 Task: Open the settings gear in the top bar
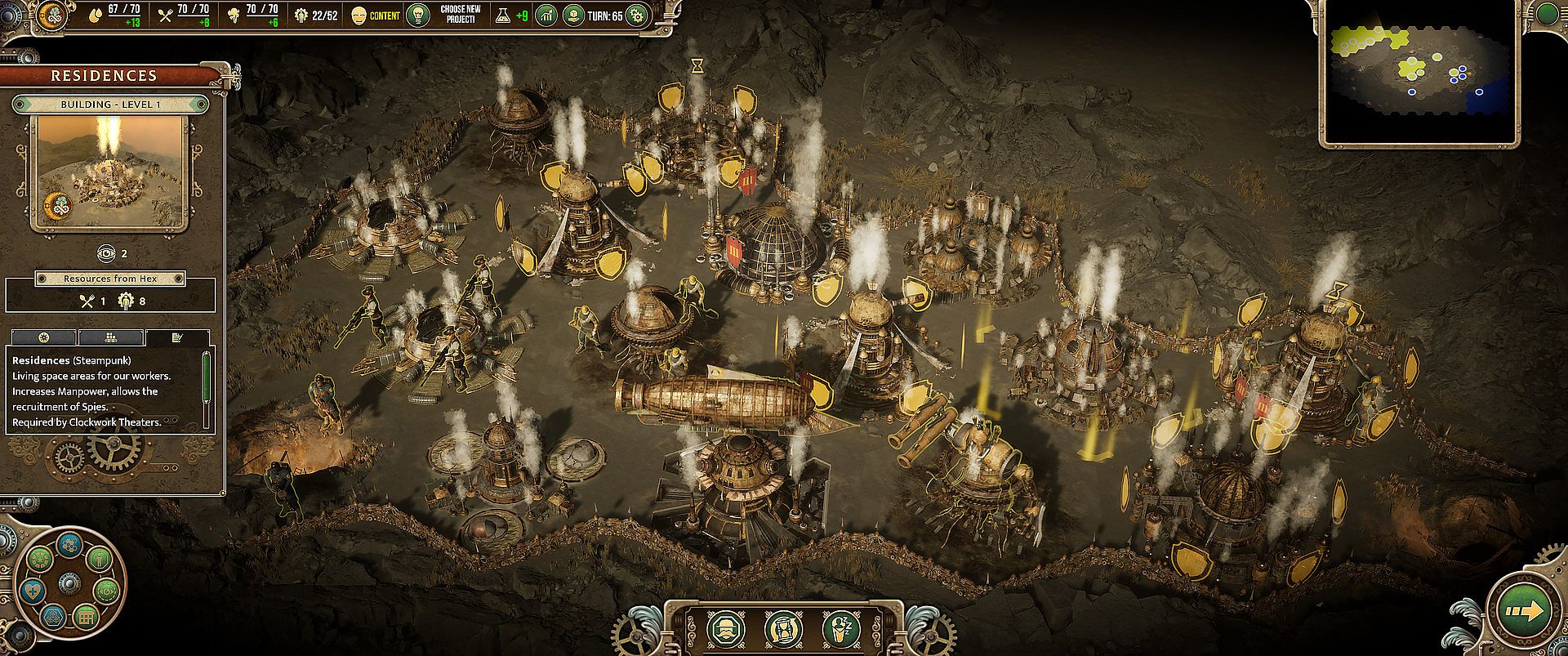pyautogui.click(x=637, y=15)
